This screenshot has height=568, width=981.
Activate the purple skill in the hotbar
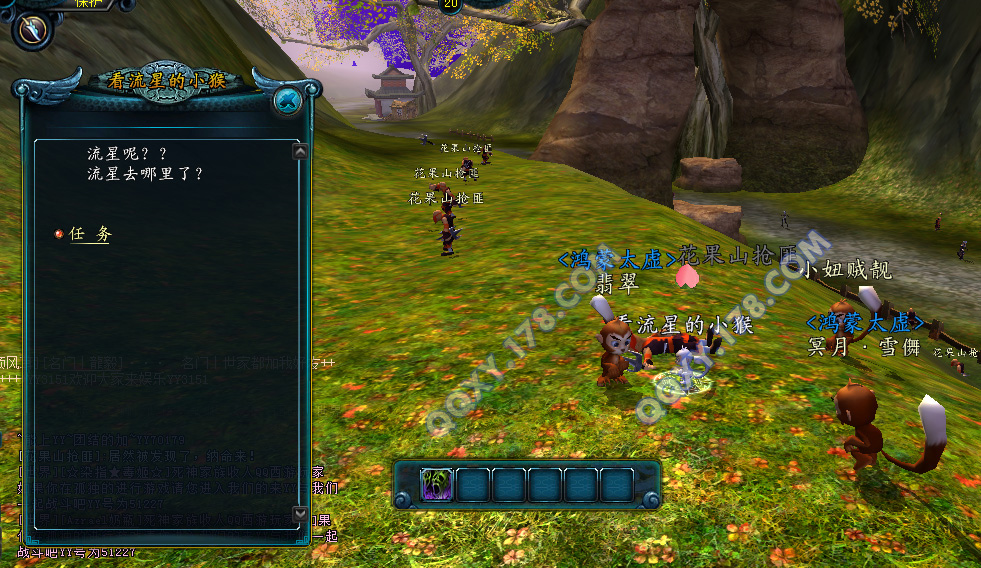[x=437, y=485]
